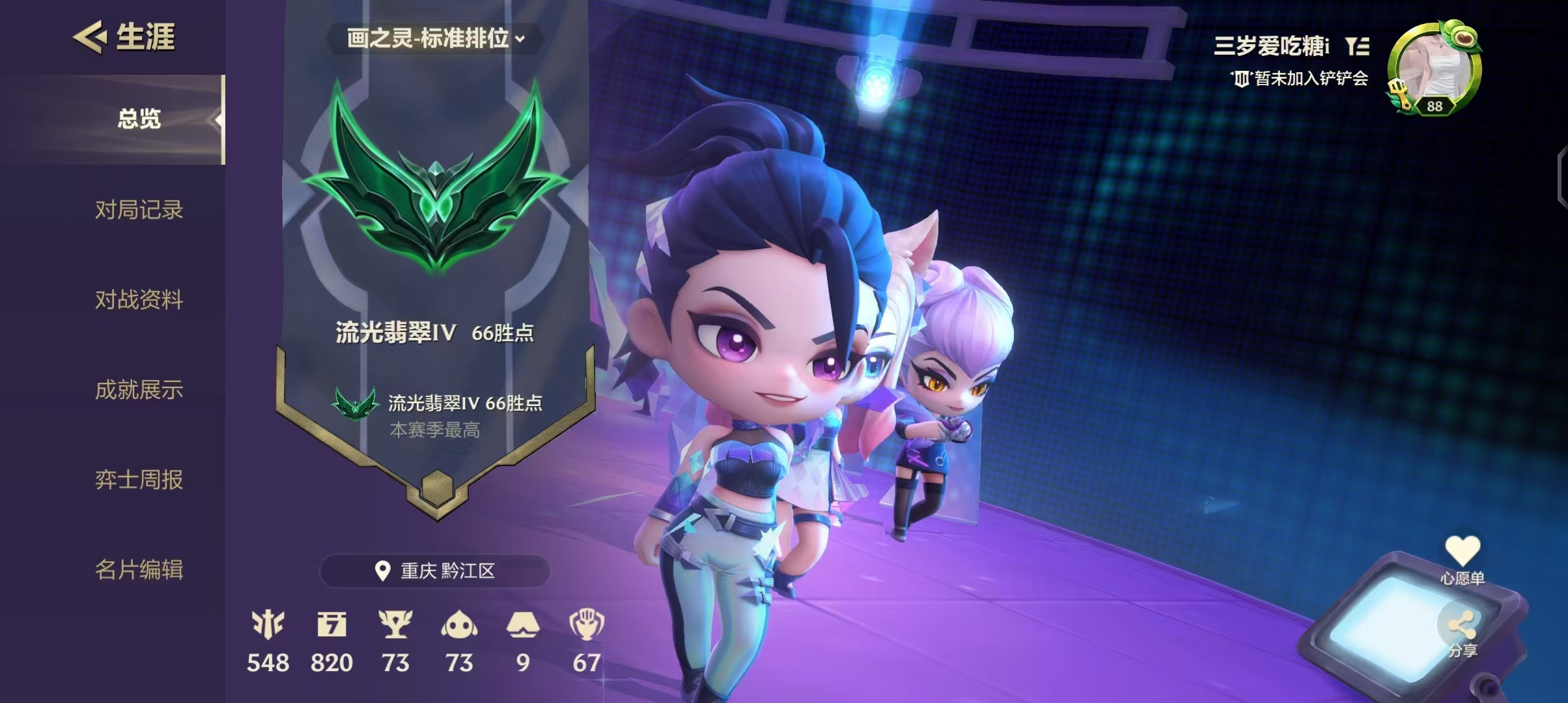Tap the calendar stat icon showing 820
This screenshot has height=703, width=1568.
click(331, 625)
